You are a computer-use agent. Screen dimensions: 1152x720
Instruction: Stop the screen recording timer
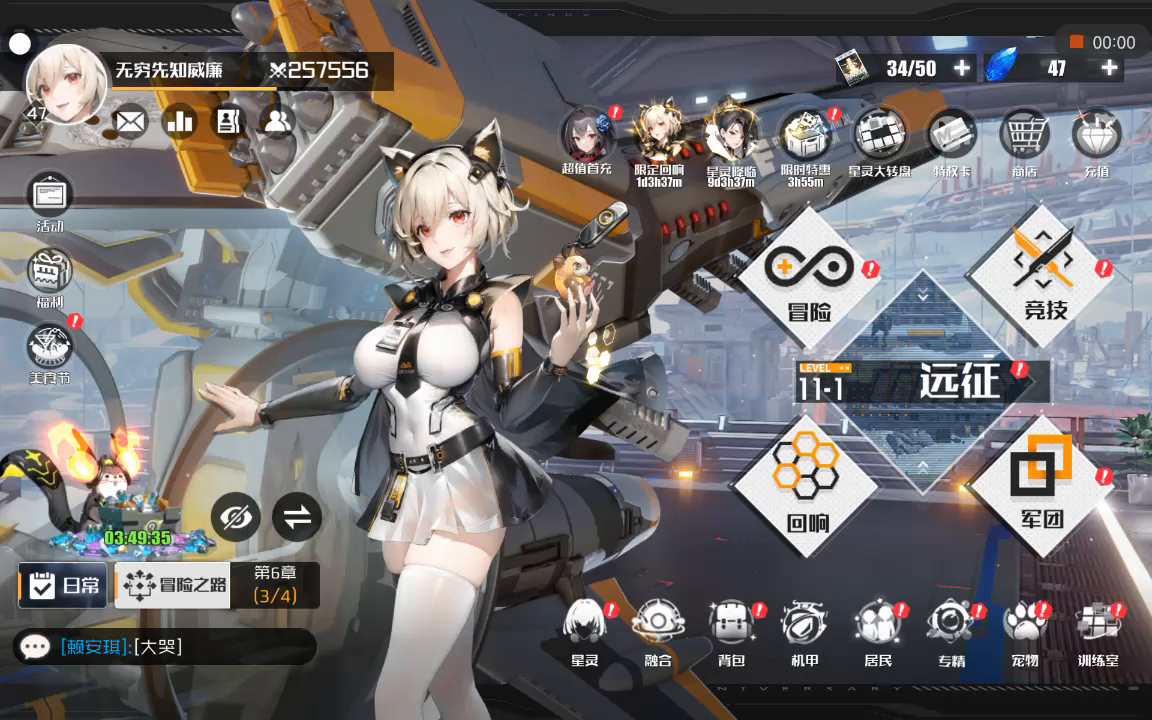(1077, 42)
